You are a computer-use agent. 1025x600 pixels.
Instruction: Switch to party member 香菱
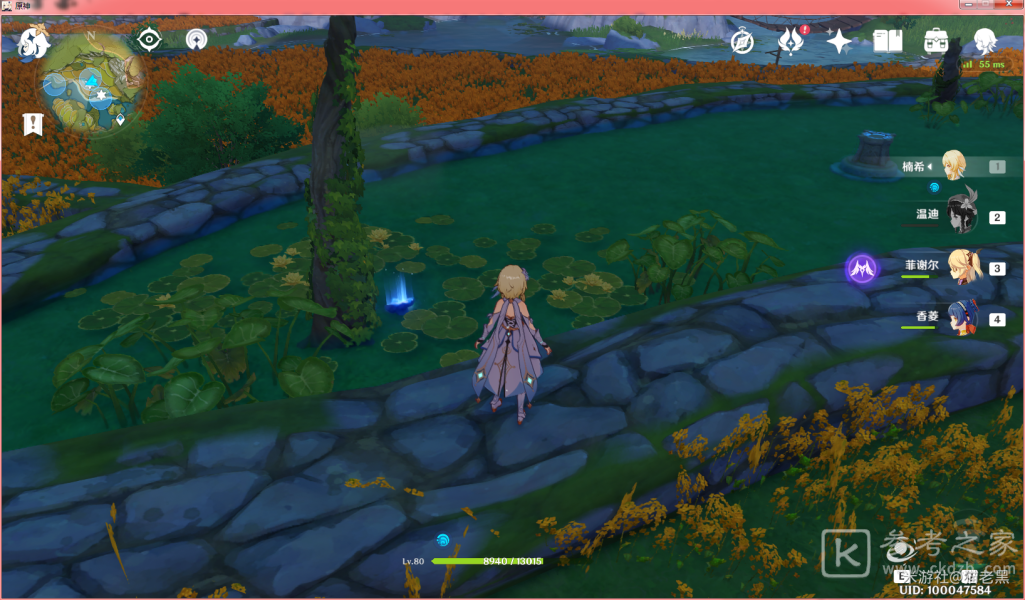pyautogui.click(x=961, y=318)
